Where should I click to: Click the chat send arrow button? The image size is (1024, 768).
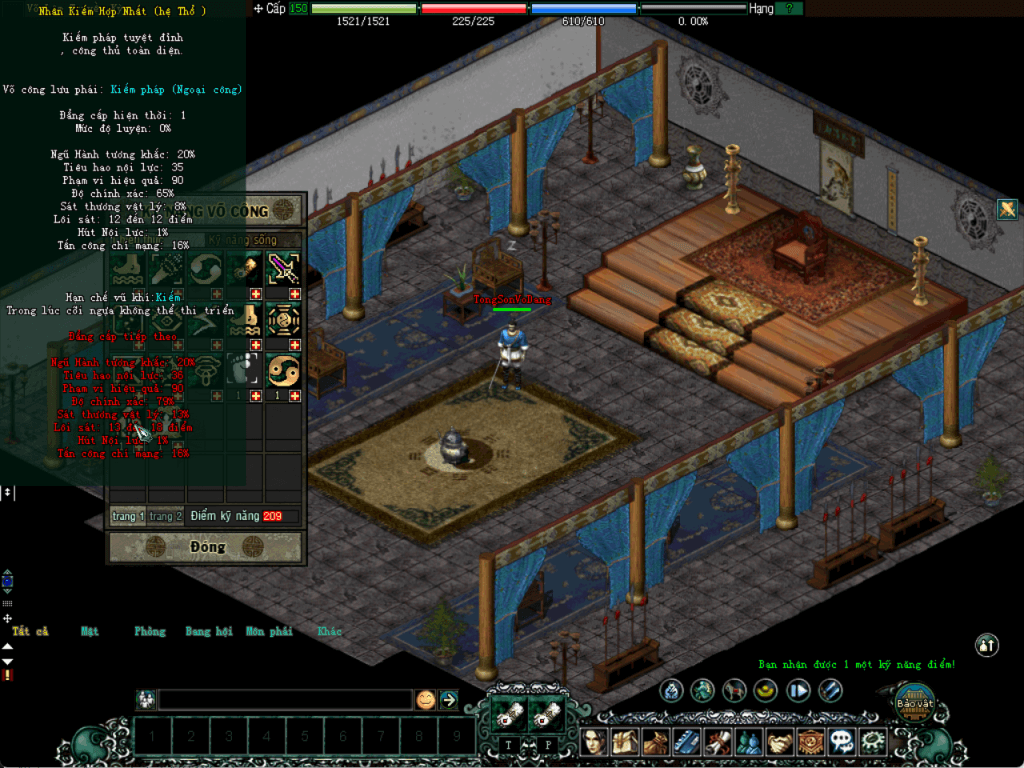point(449,700)
